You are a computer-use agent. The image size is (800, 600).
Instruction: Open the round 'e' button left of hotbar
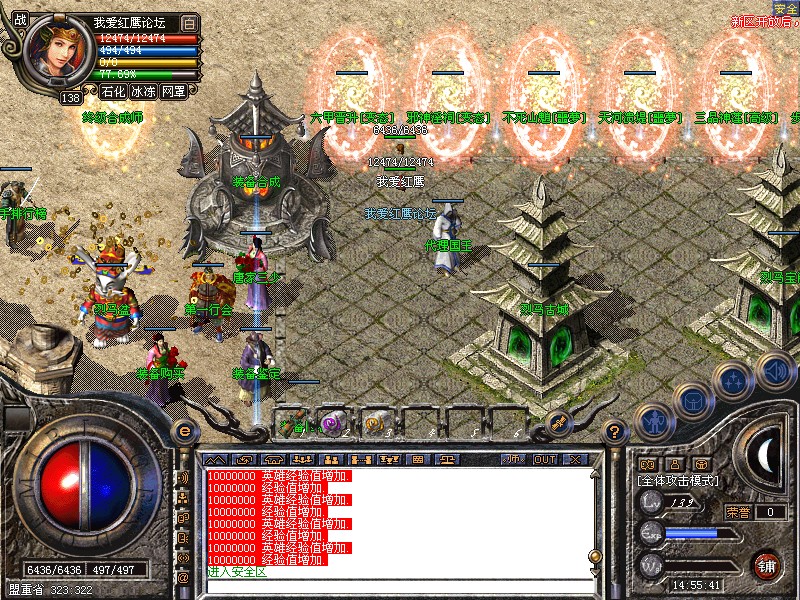click(x=183, y=431)
